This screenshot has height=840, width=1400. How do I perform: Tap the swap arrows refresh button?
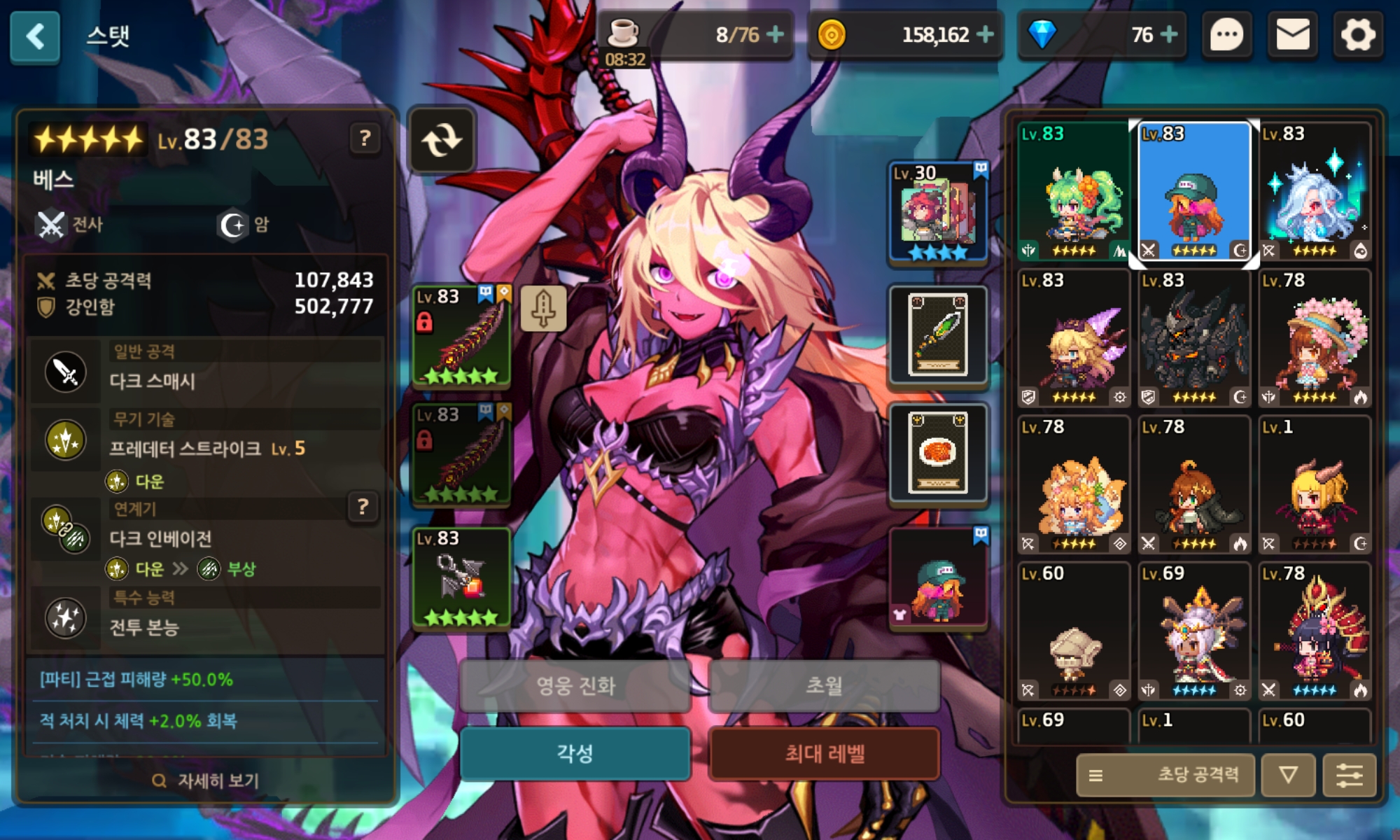tap(442, 140)
